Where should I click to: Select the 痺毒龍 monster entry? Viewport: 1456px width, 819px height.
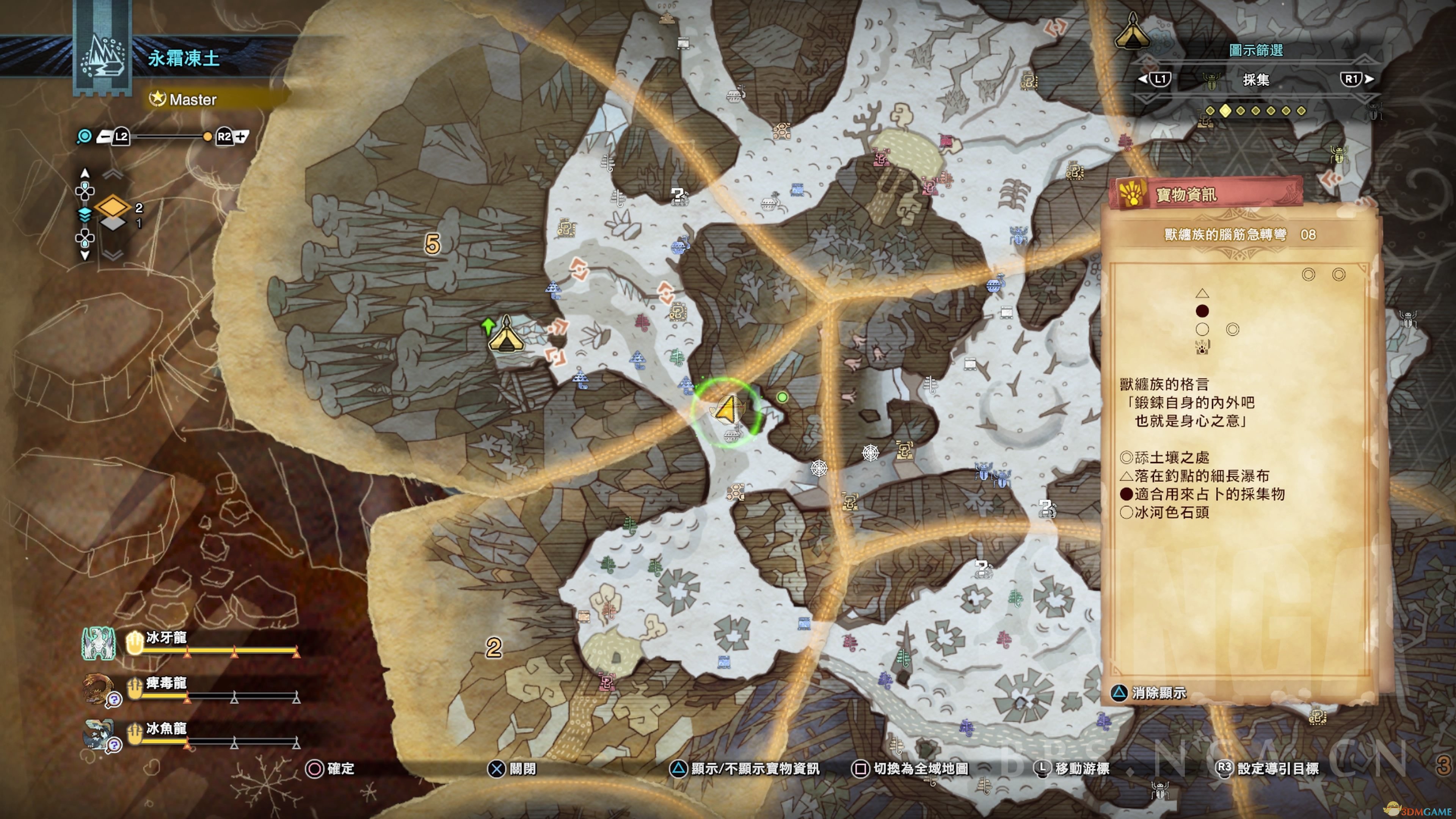tap(166, 683)
